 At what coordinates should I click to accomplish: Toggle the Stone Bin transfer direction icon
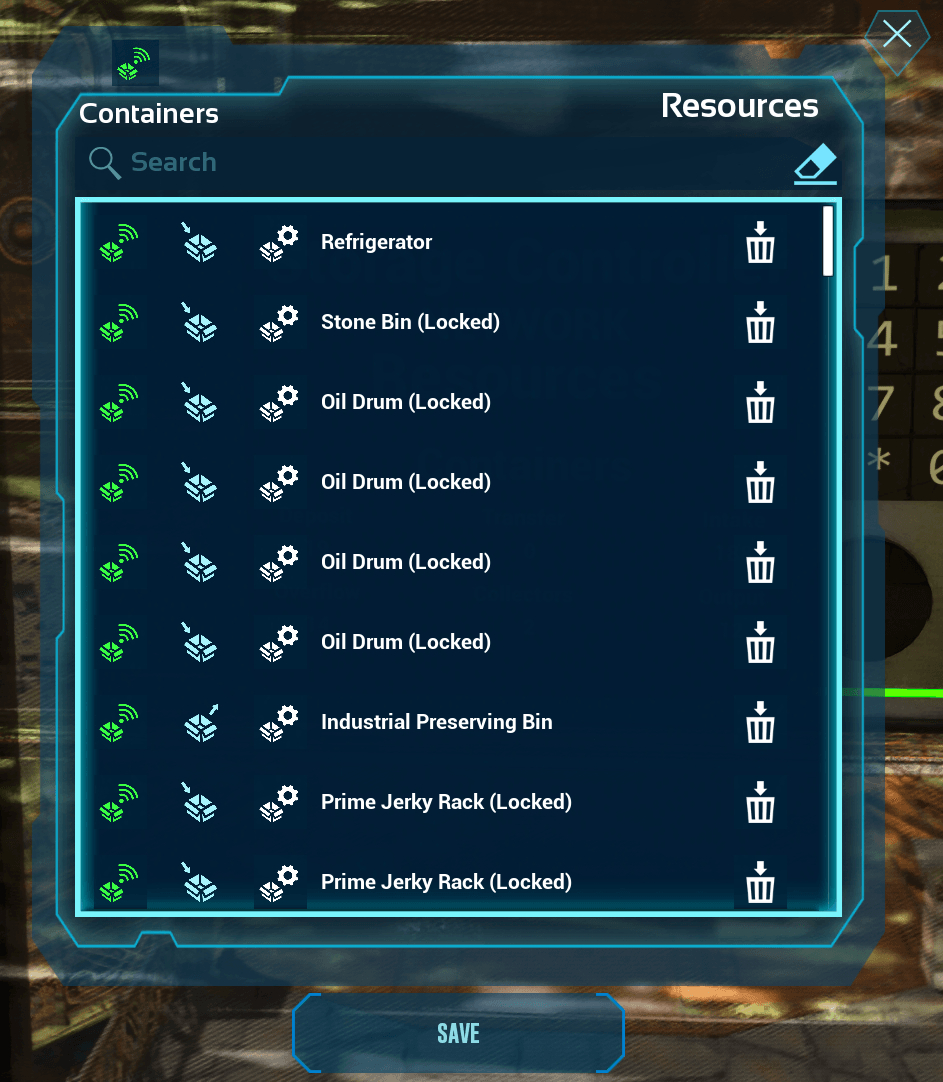pos(199,322)
